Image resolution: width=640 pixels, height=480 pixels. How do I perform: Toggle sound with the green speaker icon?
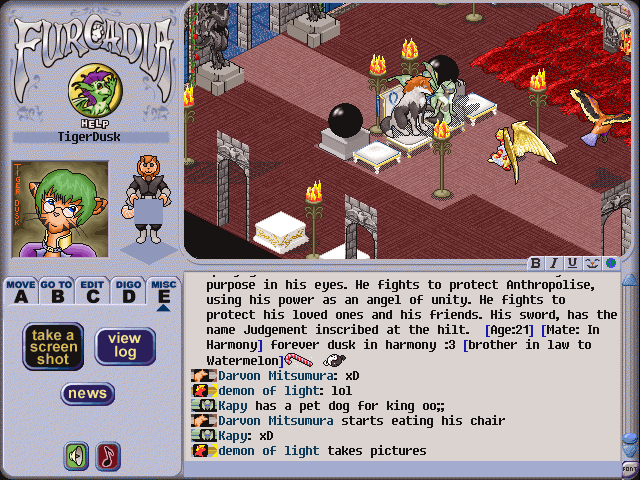point(76,456)
